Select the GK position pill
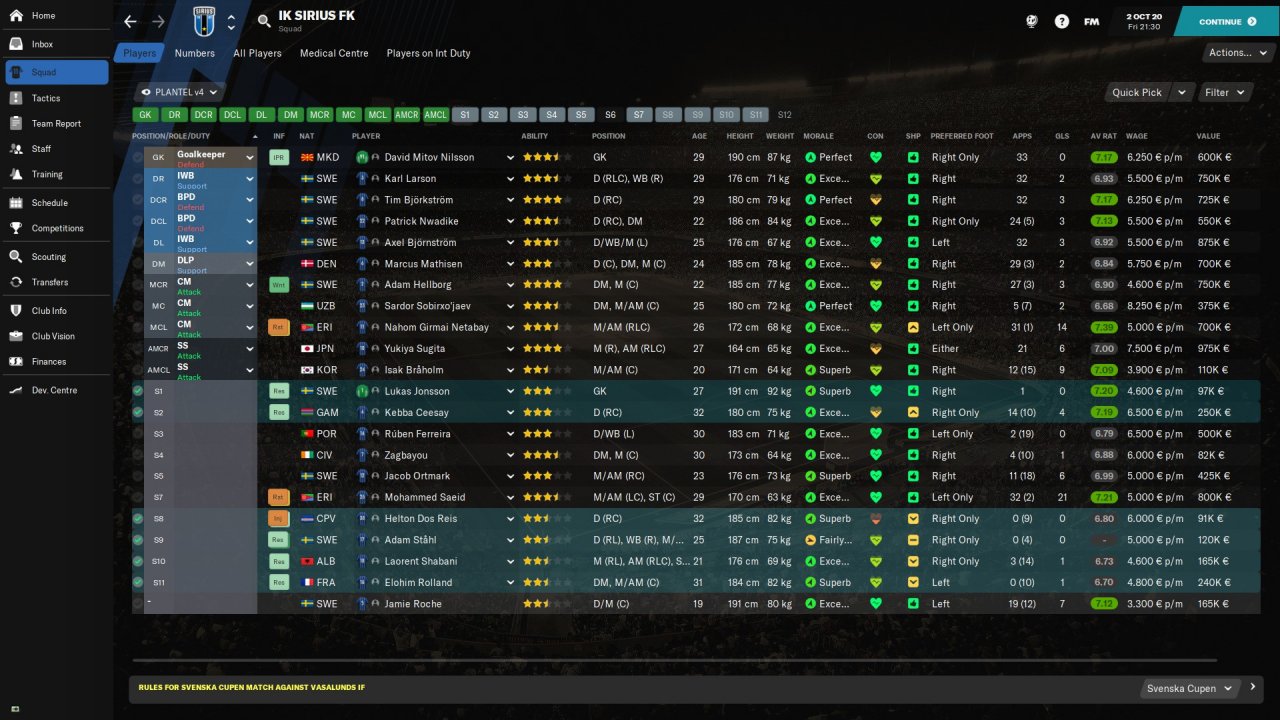 tap(145, 115)
